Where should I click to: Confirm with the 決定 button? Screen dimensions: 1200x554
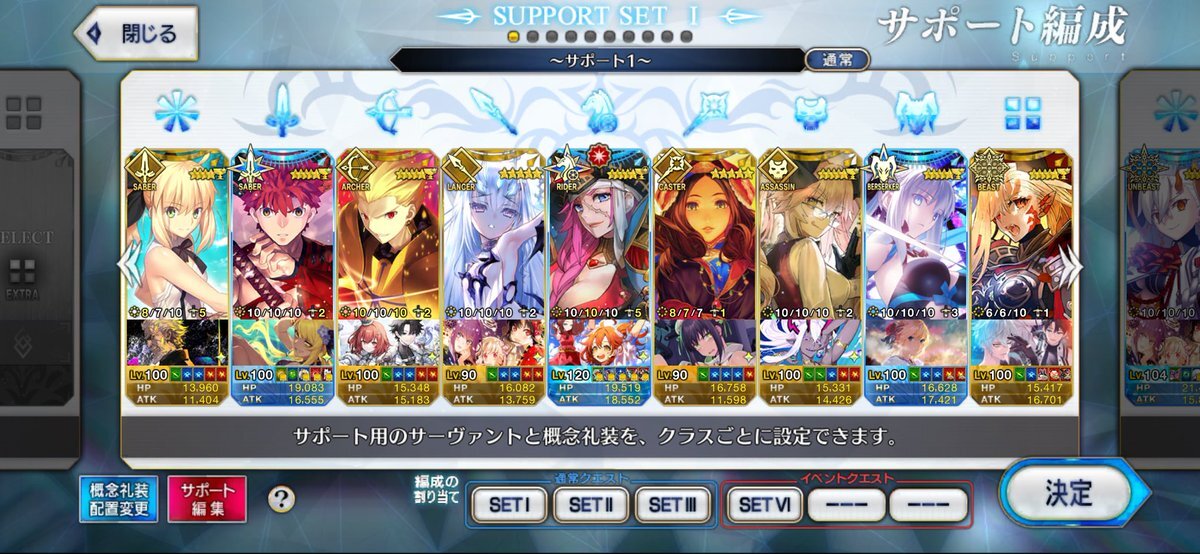[1066, 494]
